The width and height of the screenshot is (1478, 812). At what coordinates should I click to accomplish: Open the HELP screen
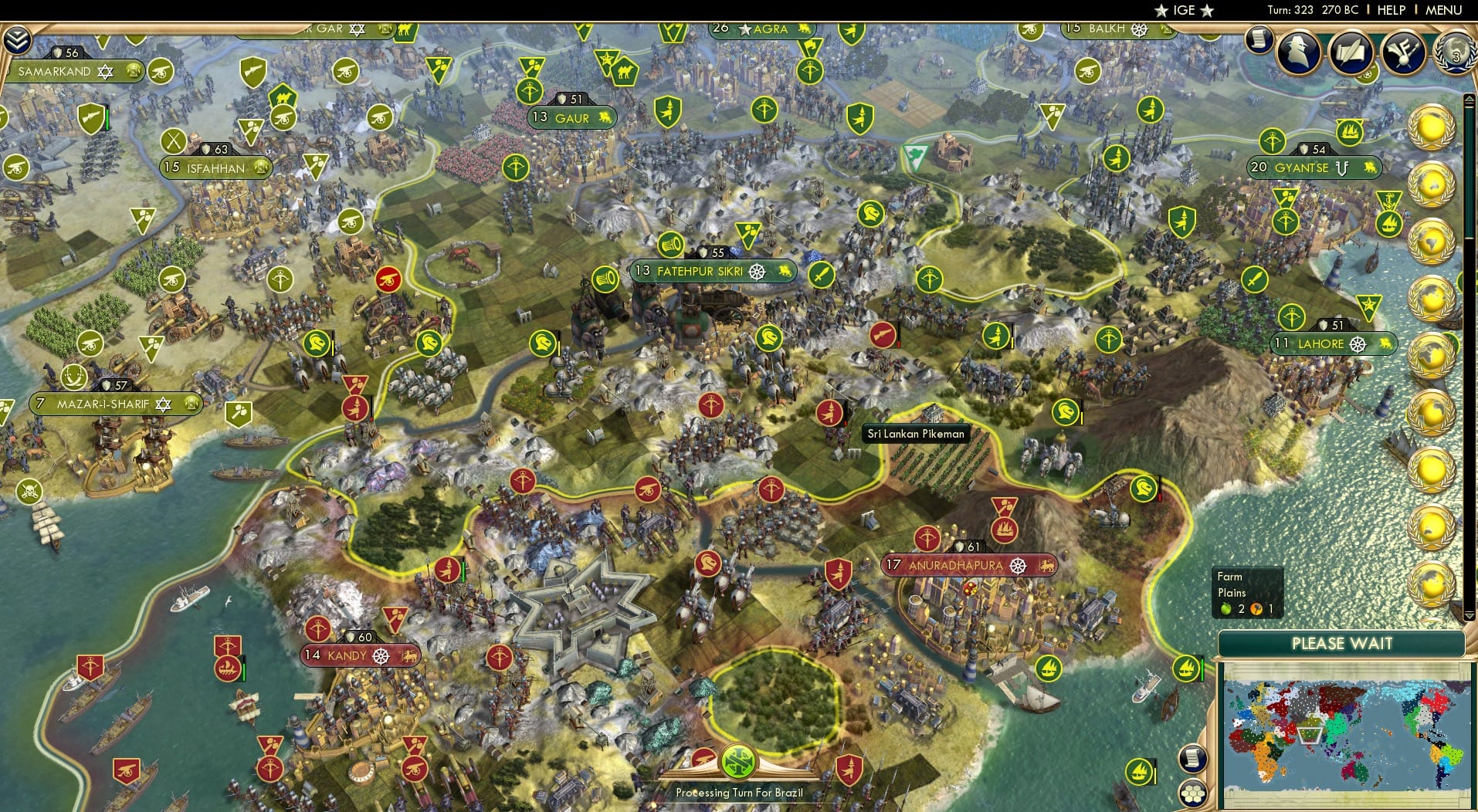pyautogui.click(x=1390, y=10)
